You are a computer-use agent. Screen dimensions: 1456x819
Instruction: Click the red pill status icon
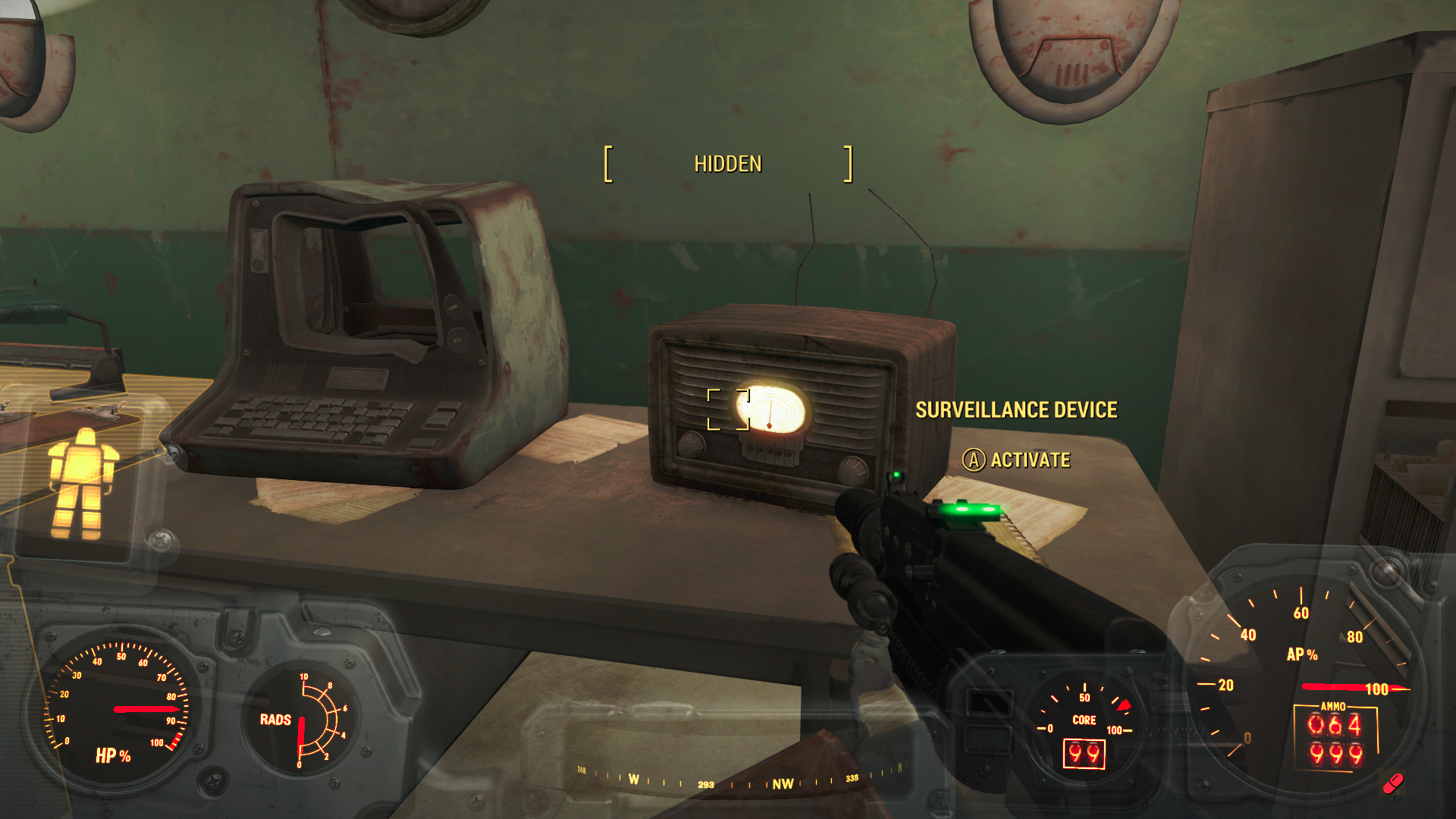tap(1393, 783)
